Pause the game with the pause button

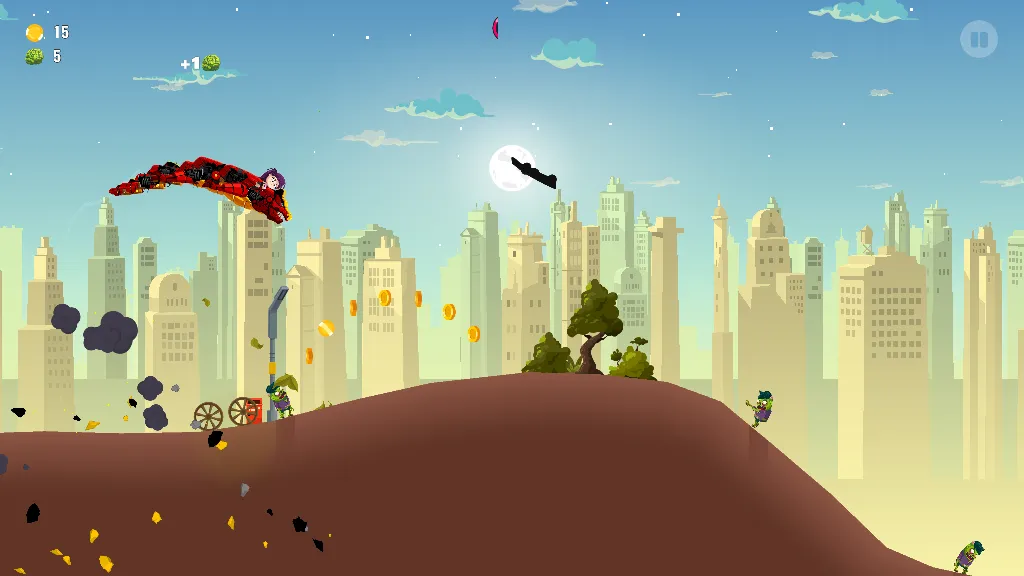coord(978,40)
